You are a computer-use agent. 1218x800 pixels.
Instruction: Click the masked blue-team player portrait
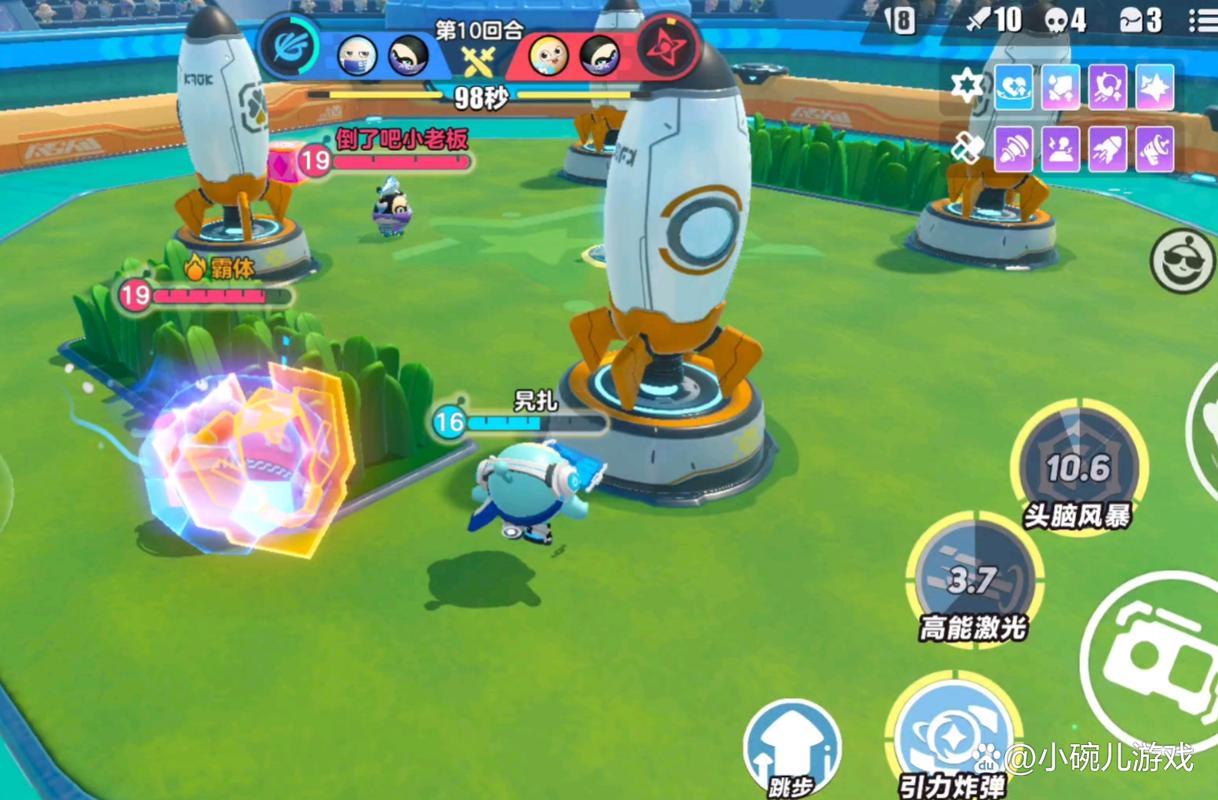tap(357, 53)
